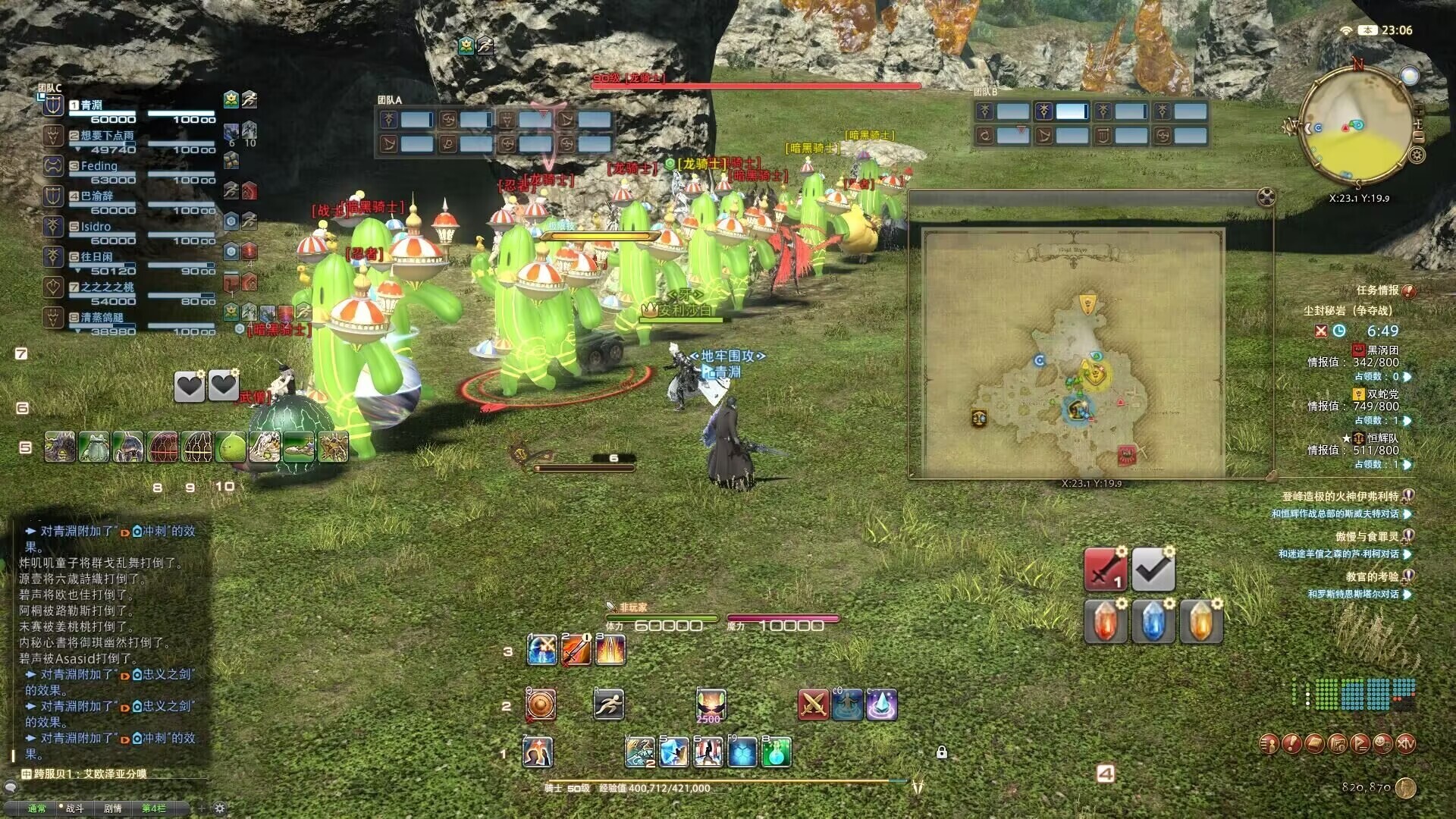
Task: Trigger the crossed swords red action
Action: point(814,704)
